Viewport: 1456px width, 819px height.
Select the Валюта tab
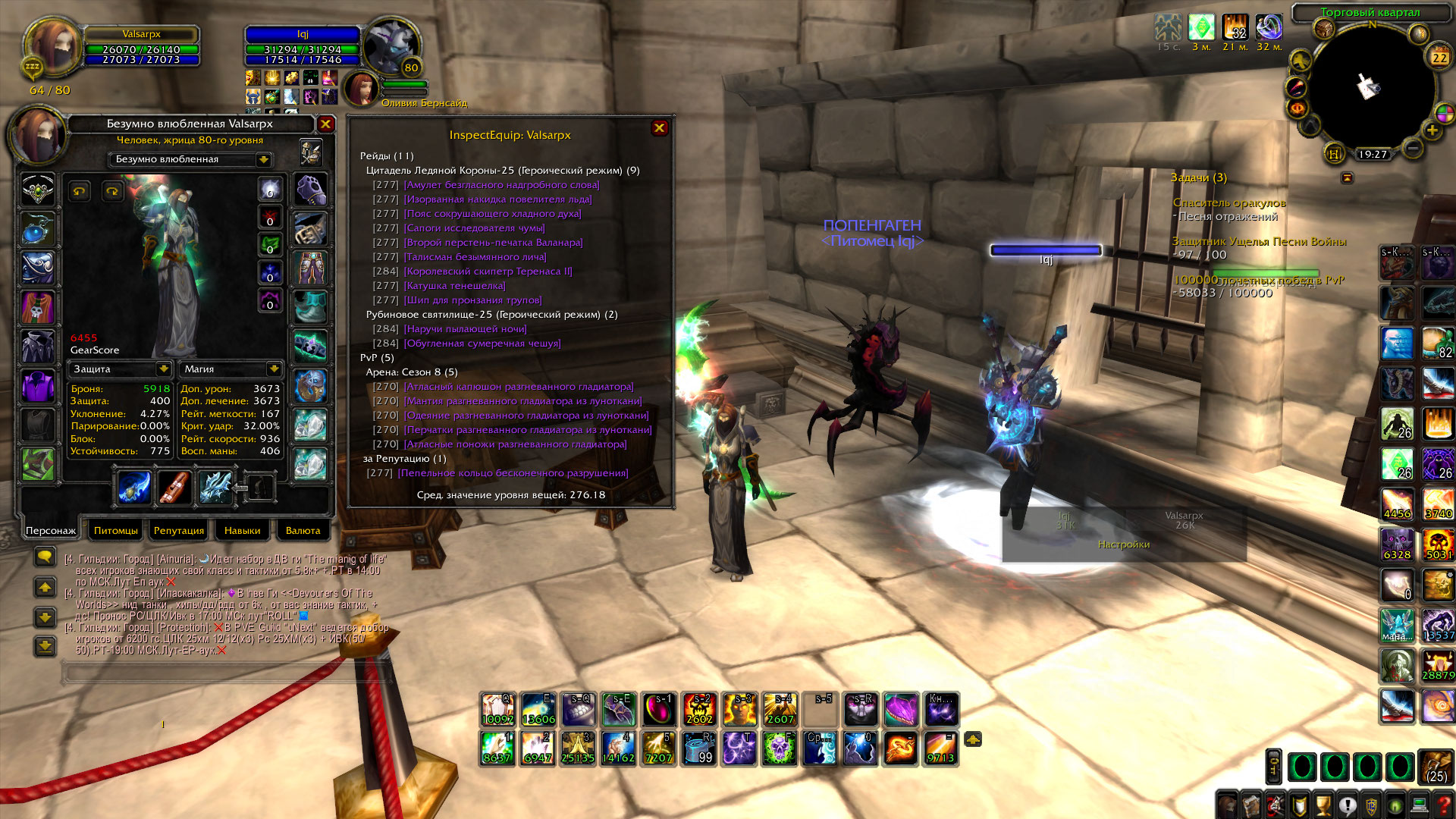click(303, 530)
